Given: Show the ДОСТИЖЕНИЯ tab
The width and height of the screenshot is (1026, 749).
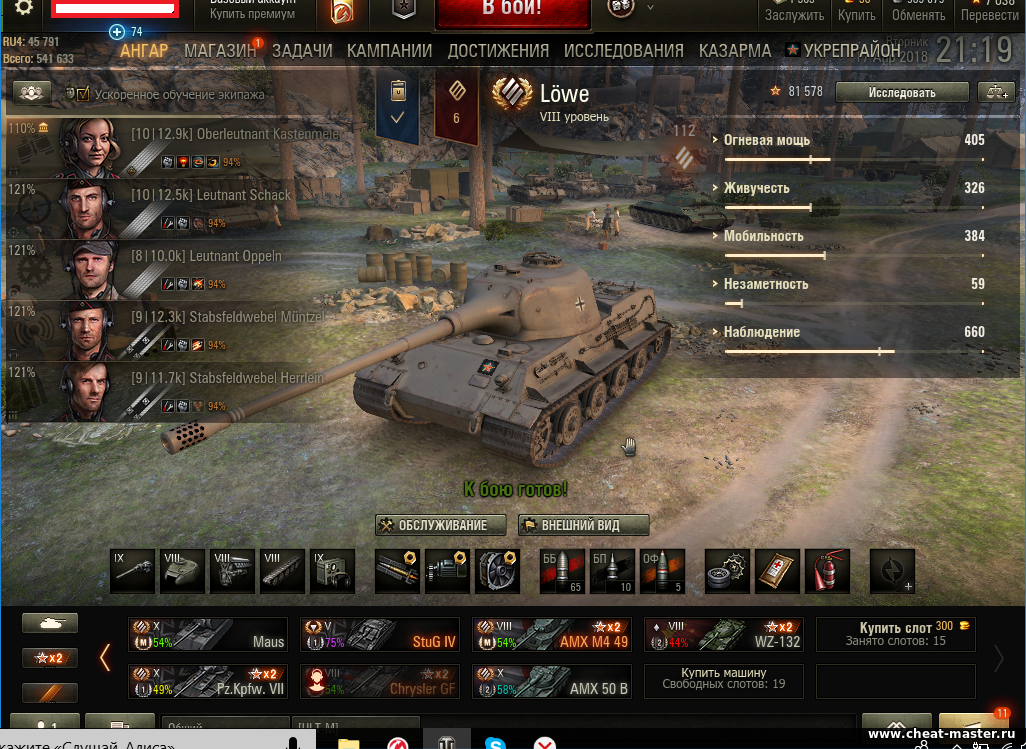Looking at the screenshot, I should point(498,51).
